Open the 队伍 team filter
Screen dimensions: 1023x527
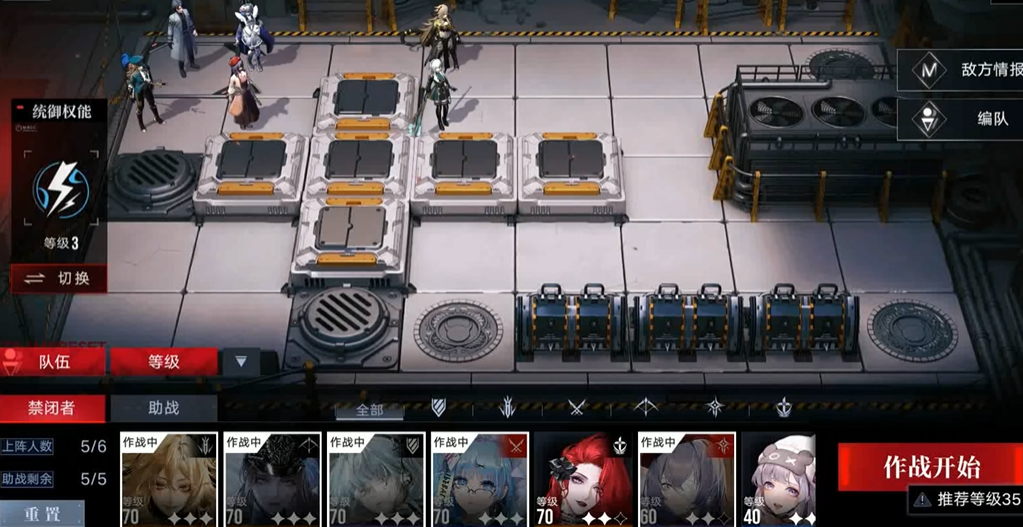[x=54, y=361]
